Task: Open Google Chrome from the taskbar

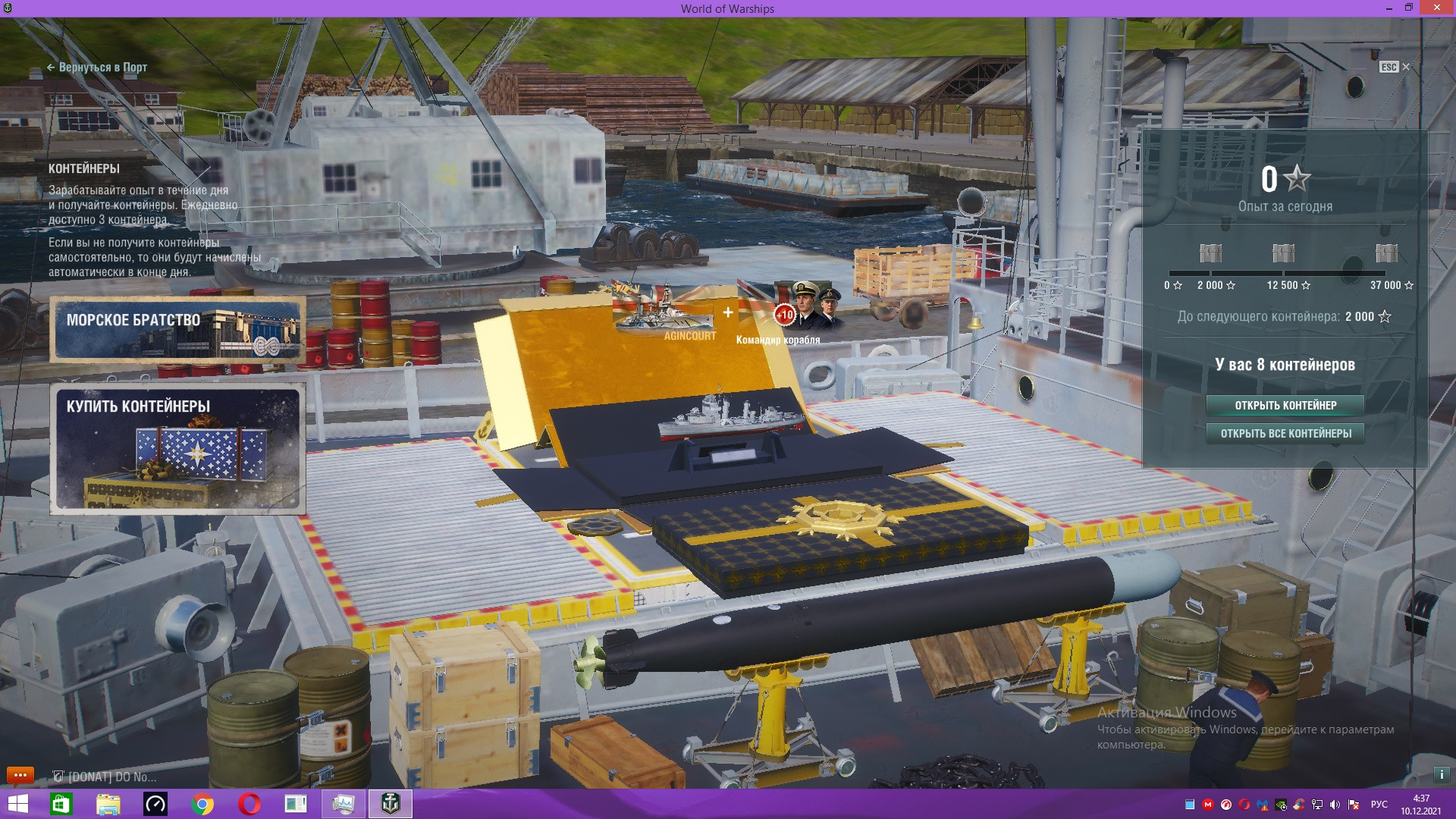Action: (x=202, y=804)
